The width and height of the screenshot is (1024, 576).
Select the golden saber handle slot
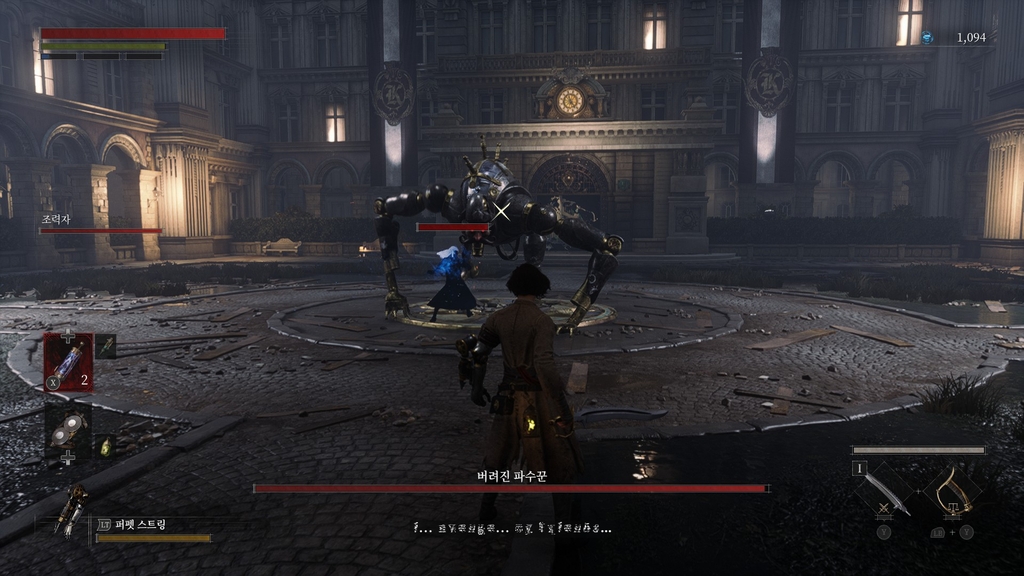tap(950, 492)
